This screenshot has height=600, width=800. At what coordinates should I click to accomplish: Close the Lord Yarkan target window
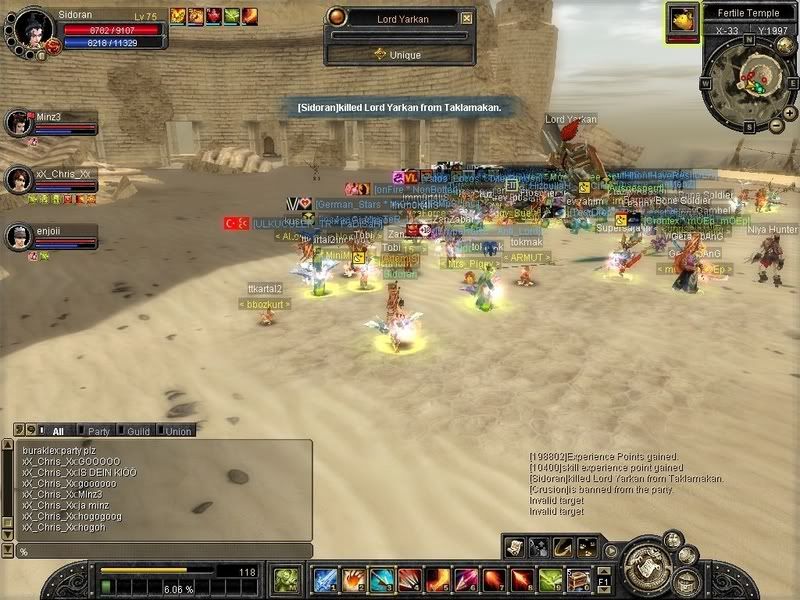pyautogui.click(x=467, y=17)
